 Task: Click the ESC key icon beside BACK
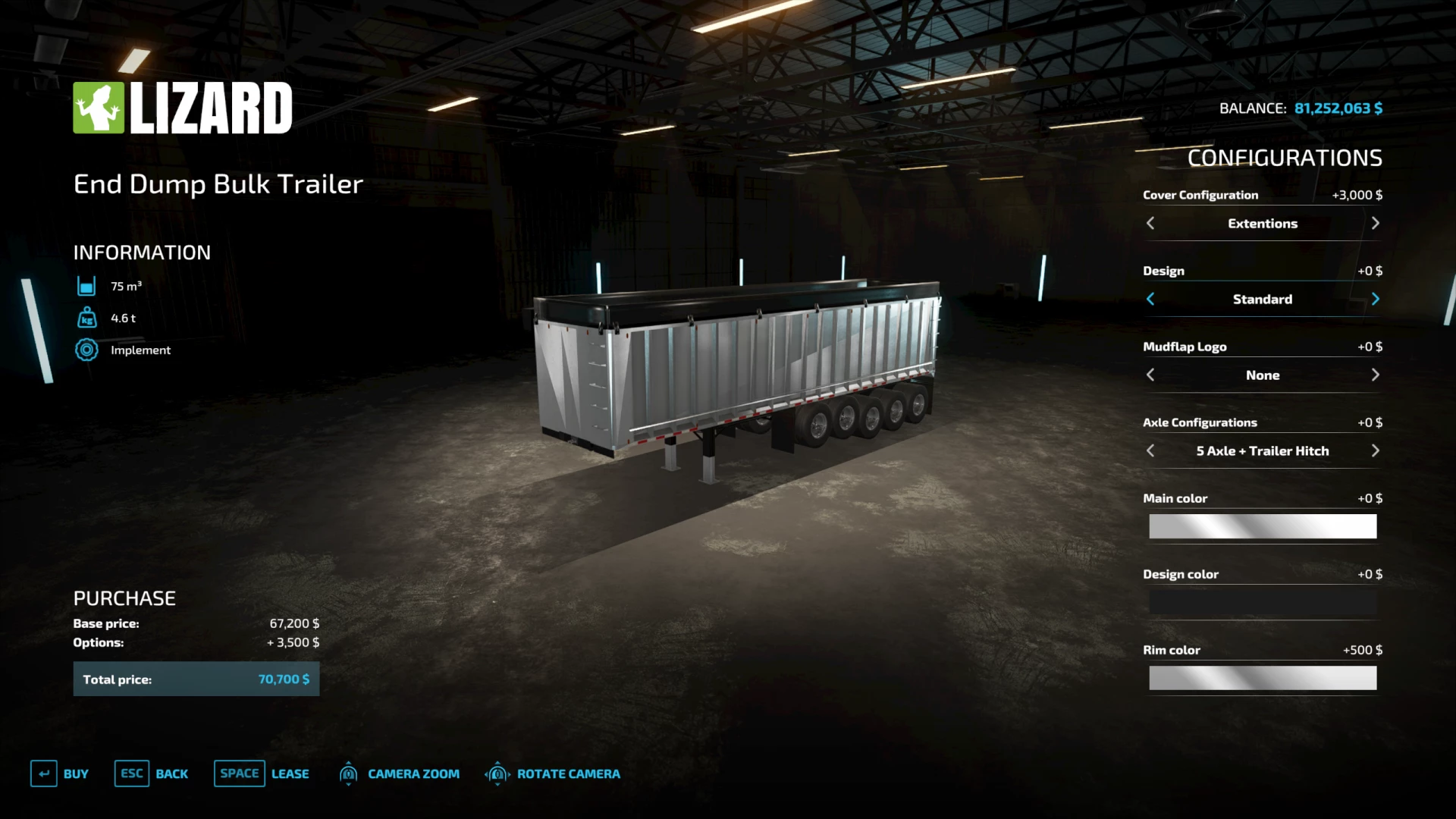coord(131,773)
